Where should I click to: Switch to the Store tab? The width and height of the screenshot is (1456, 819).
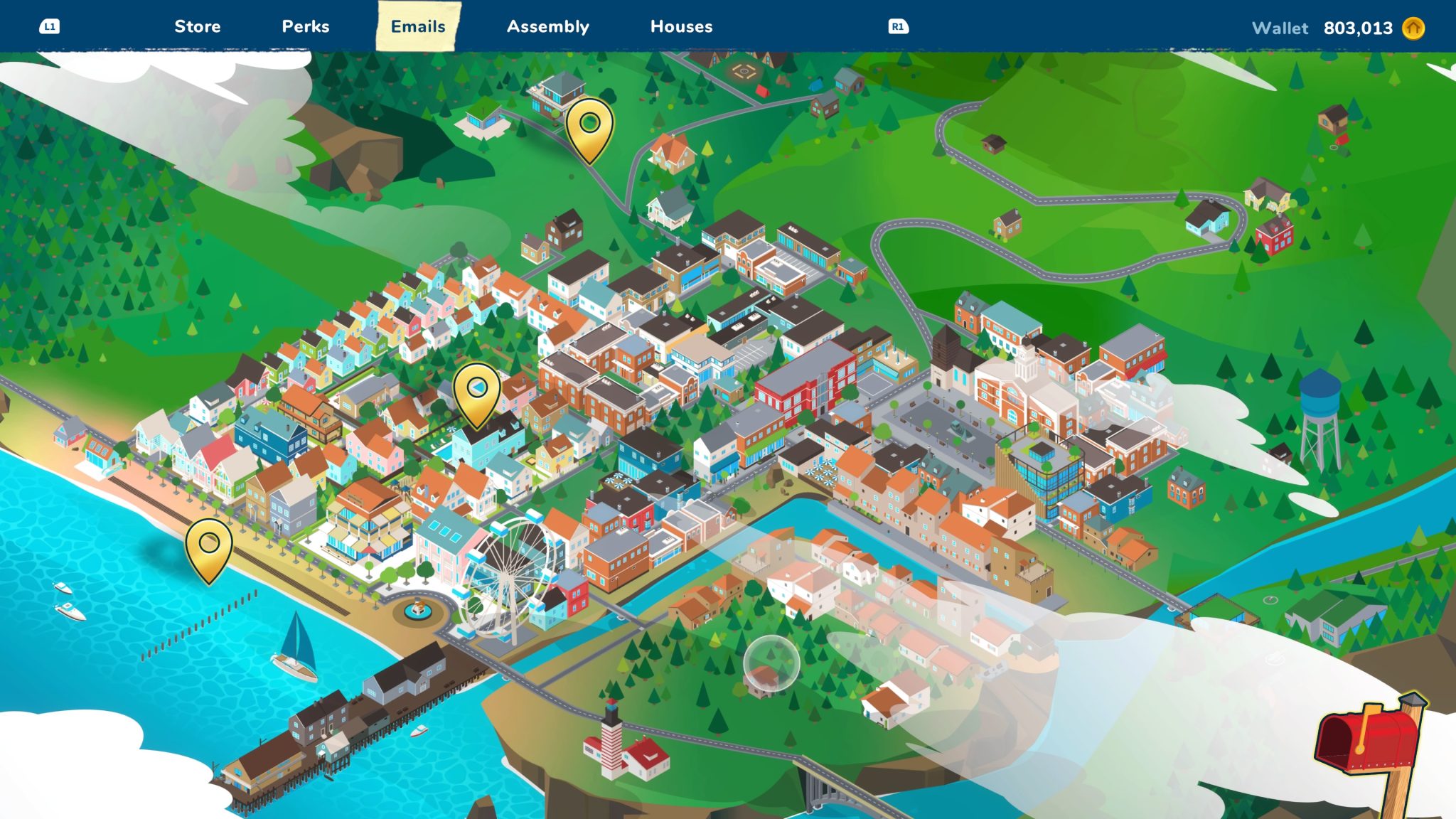[198, 27]
